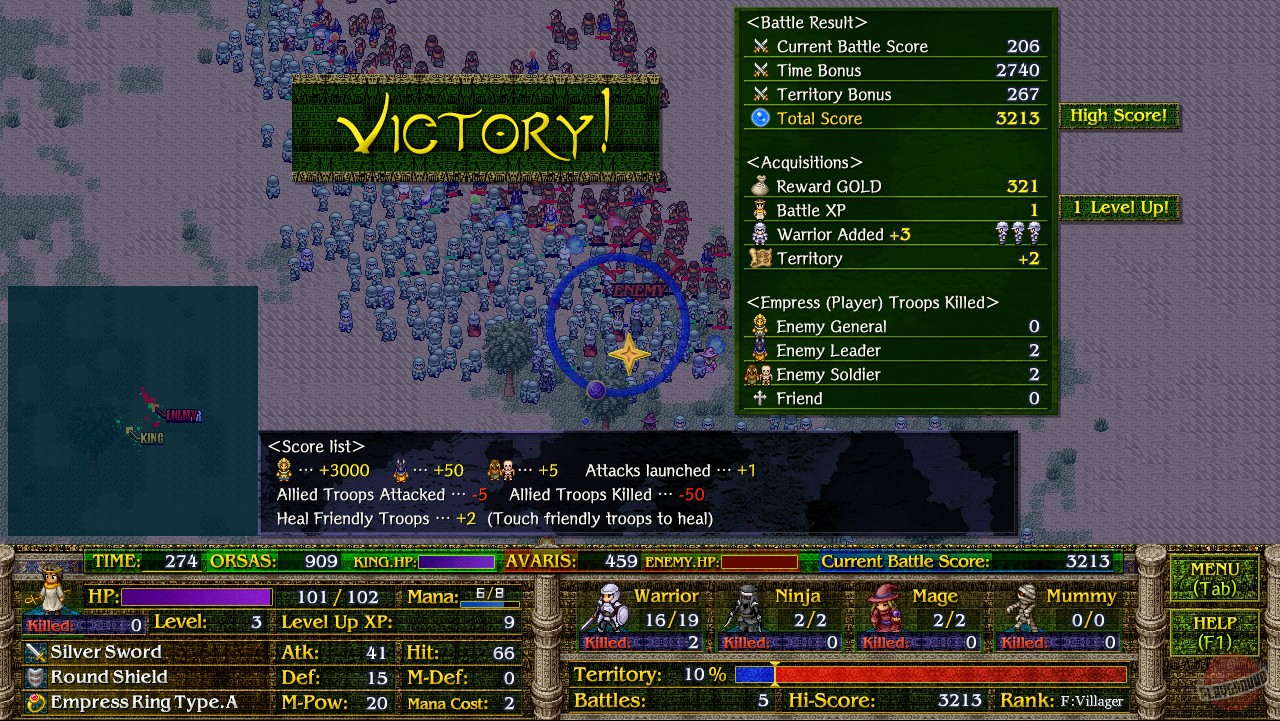
Task: Click the crossed swords icon beside Time Bonus
Action: (762, 70)
